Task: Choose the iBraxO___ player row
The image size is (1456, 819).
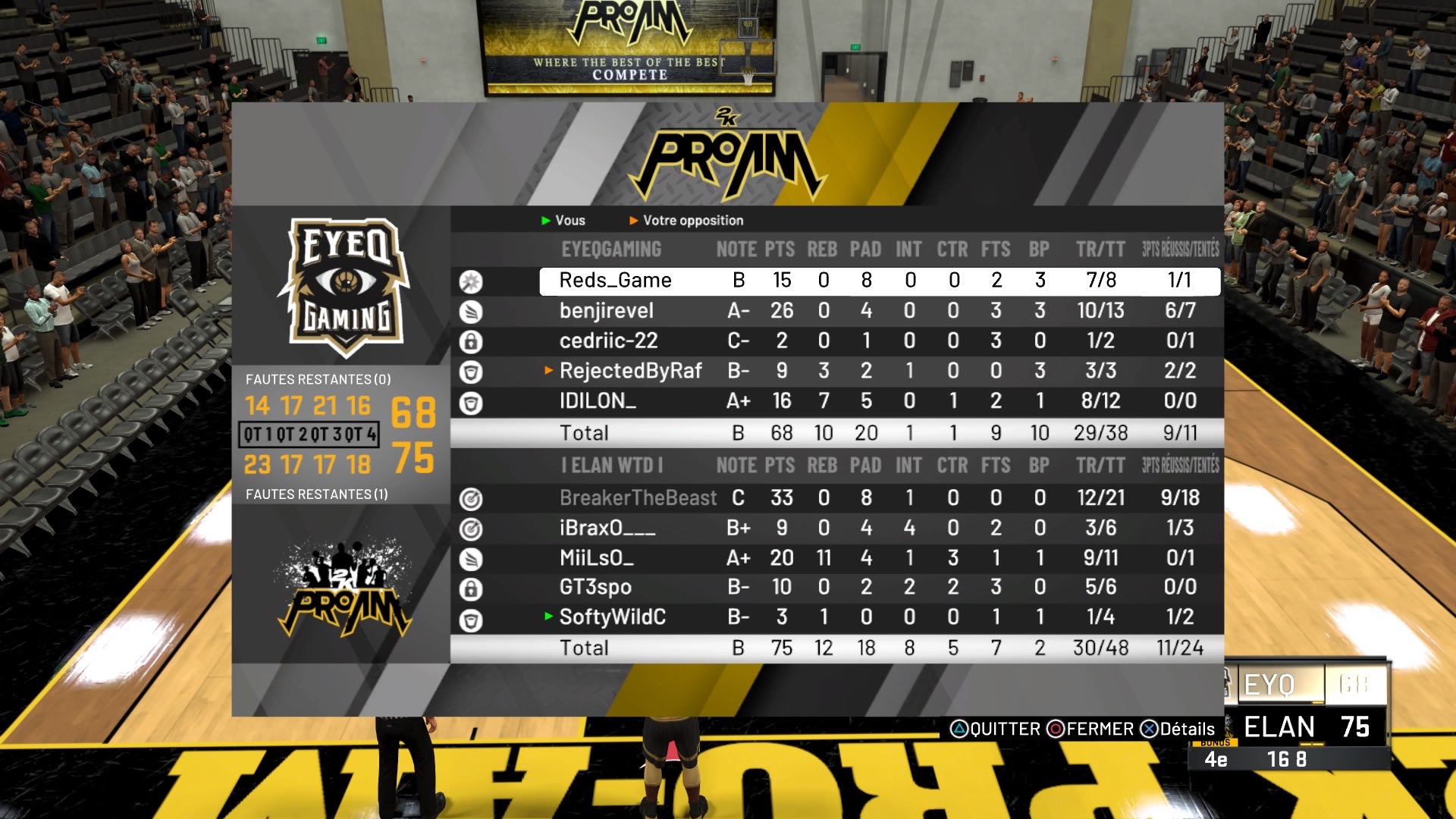Action: click(607, 528)
